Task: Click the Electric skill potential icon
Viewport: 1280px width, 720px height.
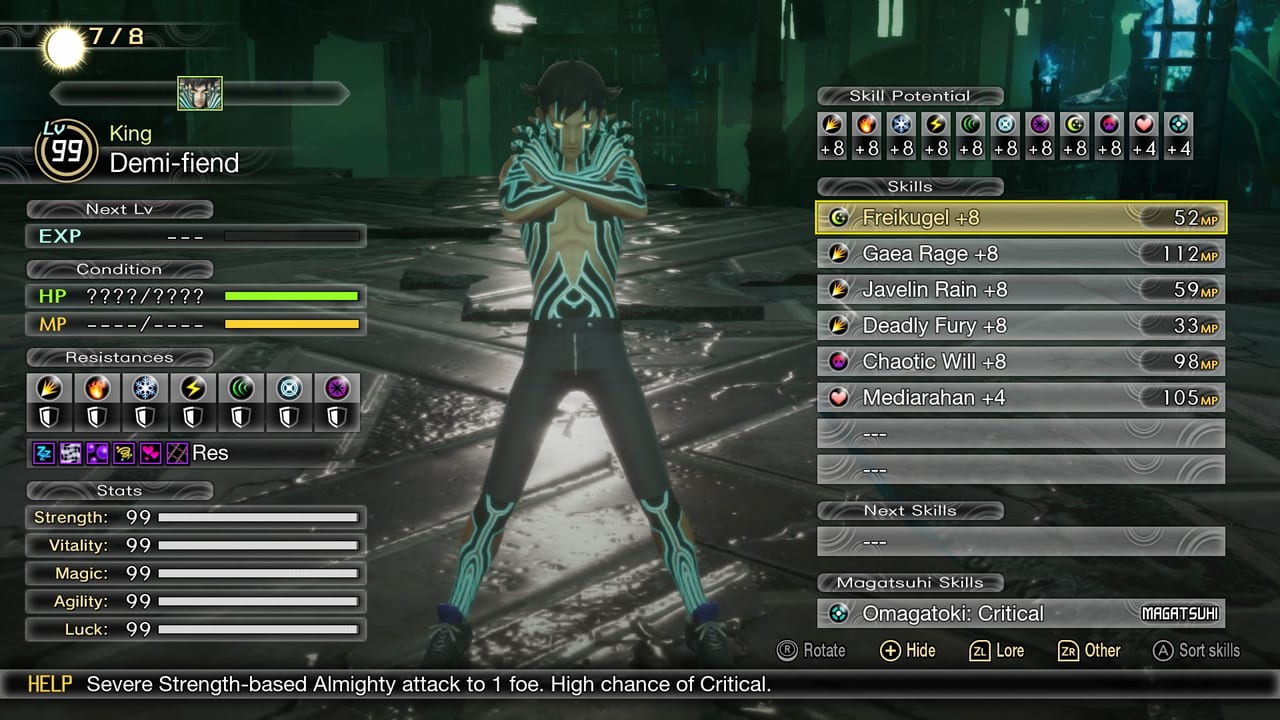Action: [x=936, y=126]
